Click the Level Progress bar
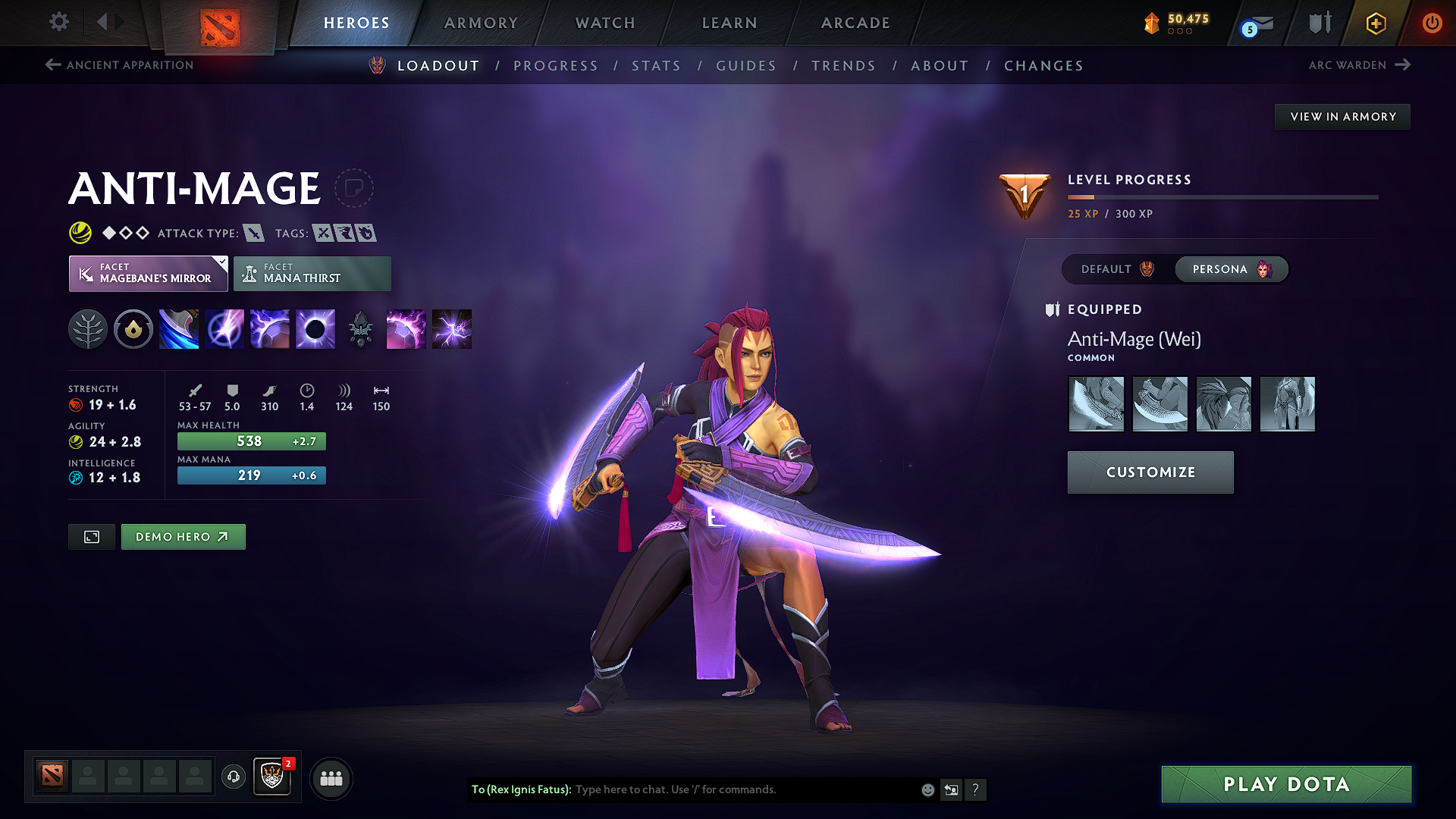 tap(1221, 199)
